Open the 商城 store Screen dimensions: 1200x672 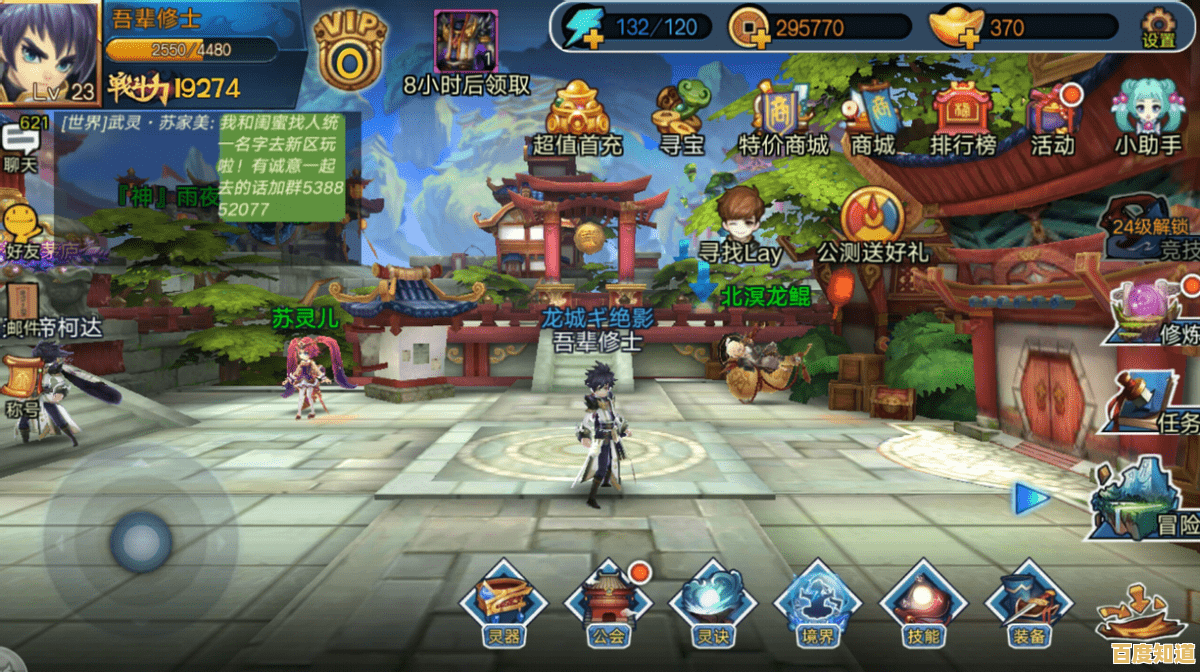(872, 116)
